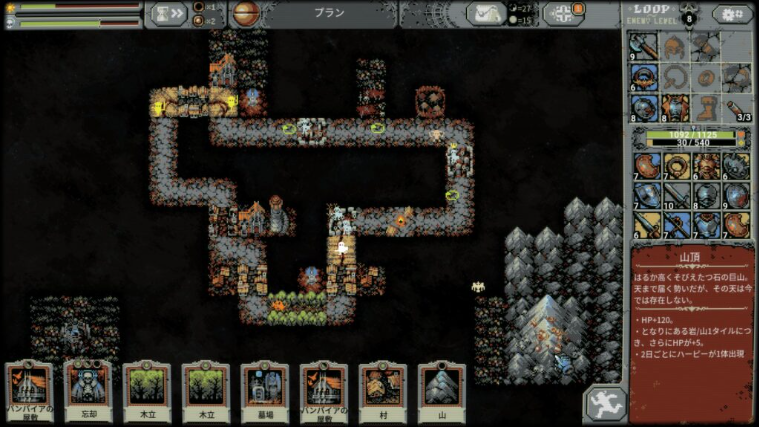Image resolution: width=759 pixels, height=428 pixels.
Task: Toggle the hourglass game speed button
Action: click(x=167, y=13)
